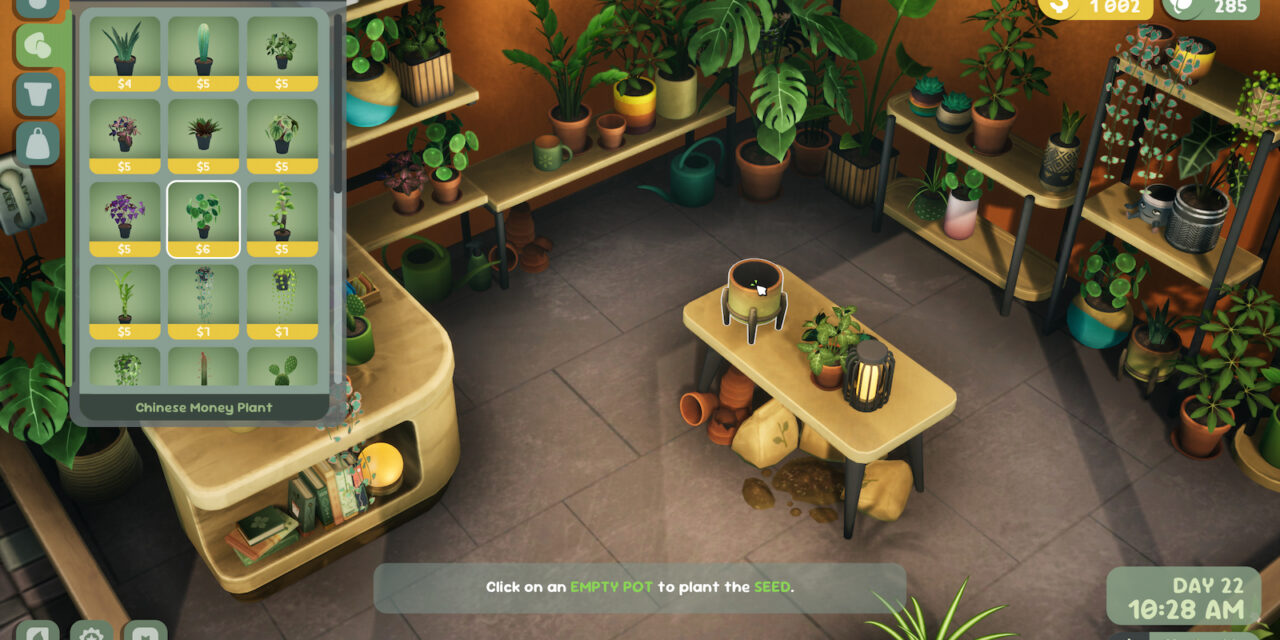Viewport: 1280px width, 640px height.
Task: Select the seeds category tab
Action: tap(38, 45)
